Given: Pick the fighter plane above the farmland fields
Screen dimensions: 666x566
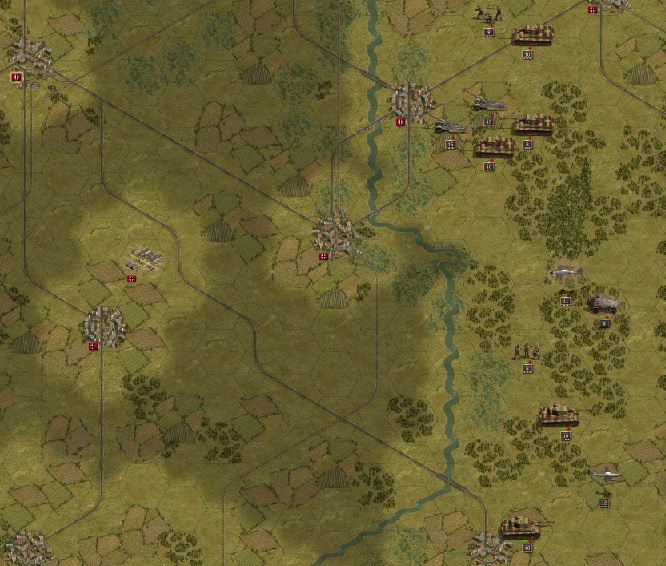Looking at the screenshot, I should [605, 474].
